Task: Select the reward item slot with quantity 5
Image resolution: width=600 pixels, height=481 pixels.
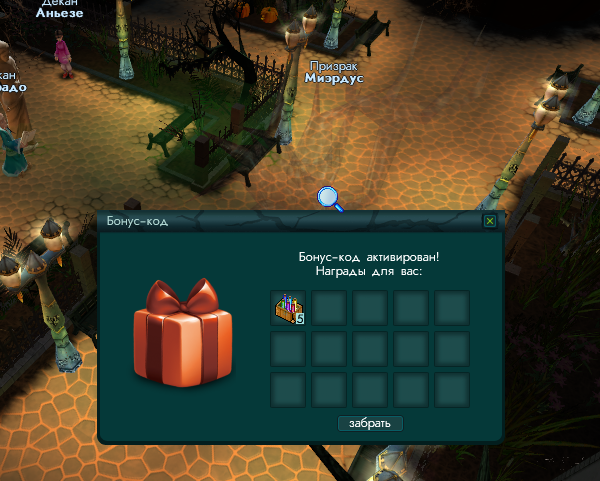Action: pyautogui.click(x=288, y=308)
